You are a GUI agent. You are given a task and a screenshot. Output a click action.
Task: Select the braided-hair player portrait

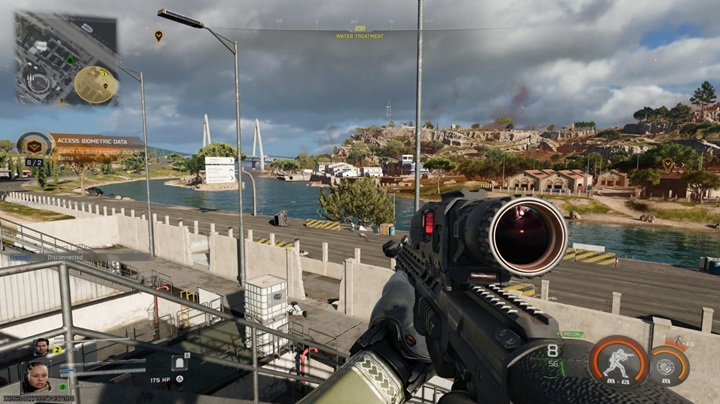[x=37, y=377]
